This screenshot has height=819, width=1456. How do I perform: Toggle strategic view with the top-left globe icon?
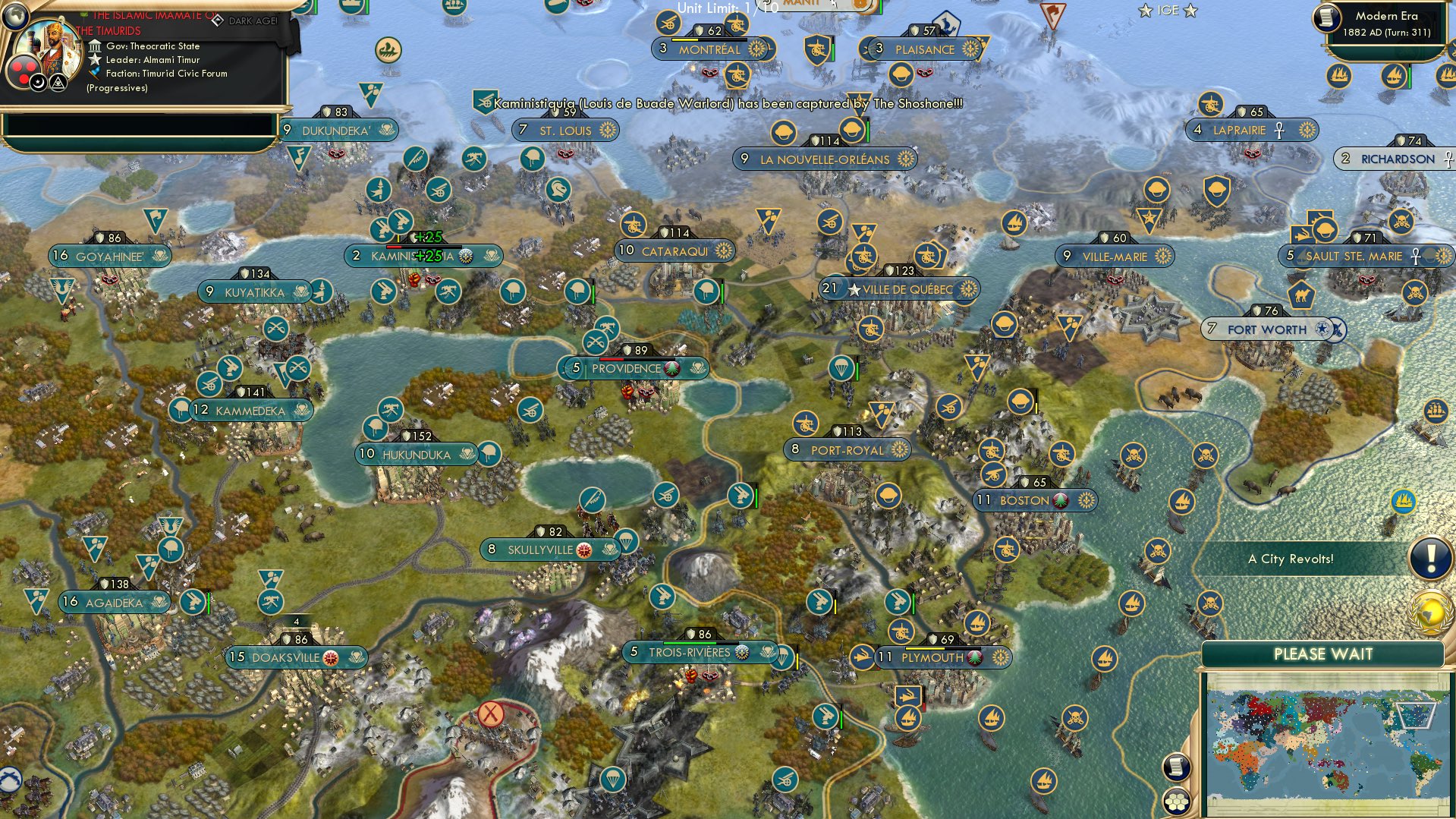(15, 15)
